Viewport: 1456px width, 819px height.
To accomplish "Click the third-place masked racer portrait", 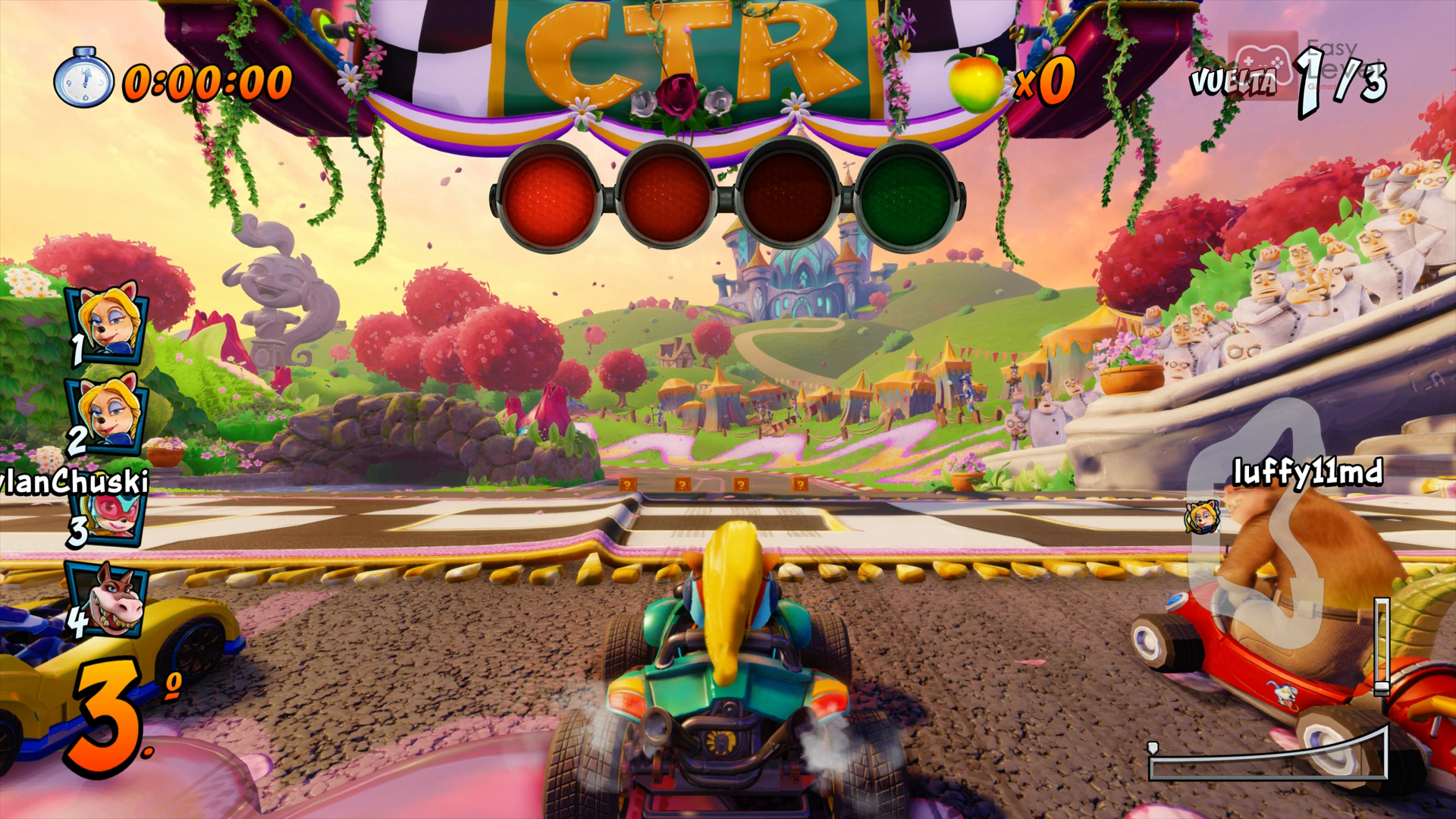I will [112, 517].
